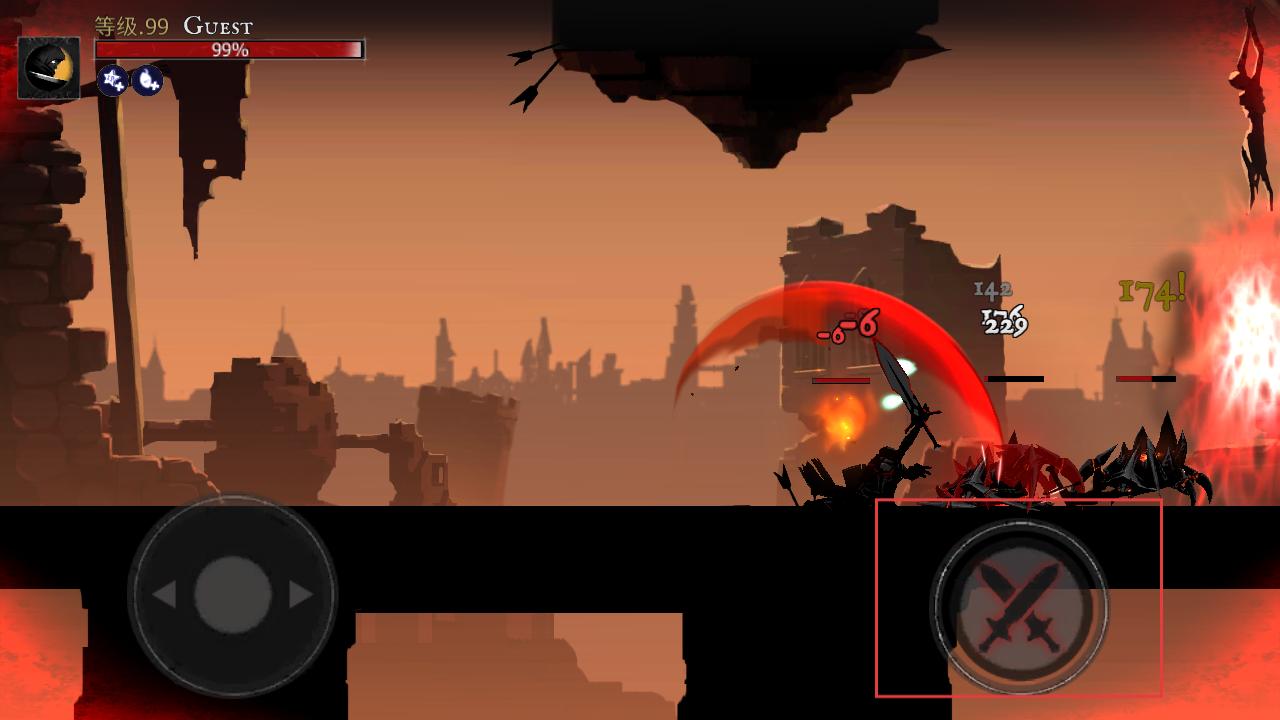Tap the joystick's left arrow

pos(164,595)
